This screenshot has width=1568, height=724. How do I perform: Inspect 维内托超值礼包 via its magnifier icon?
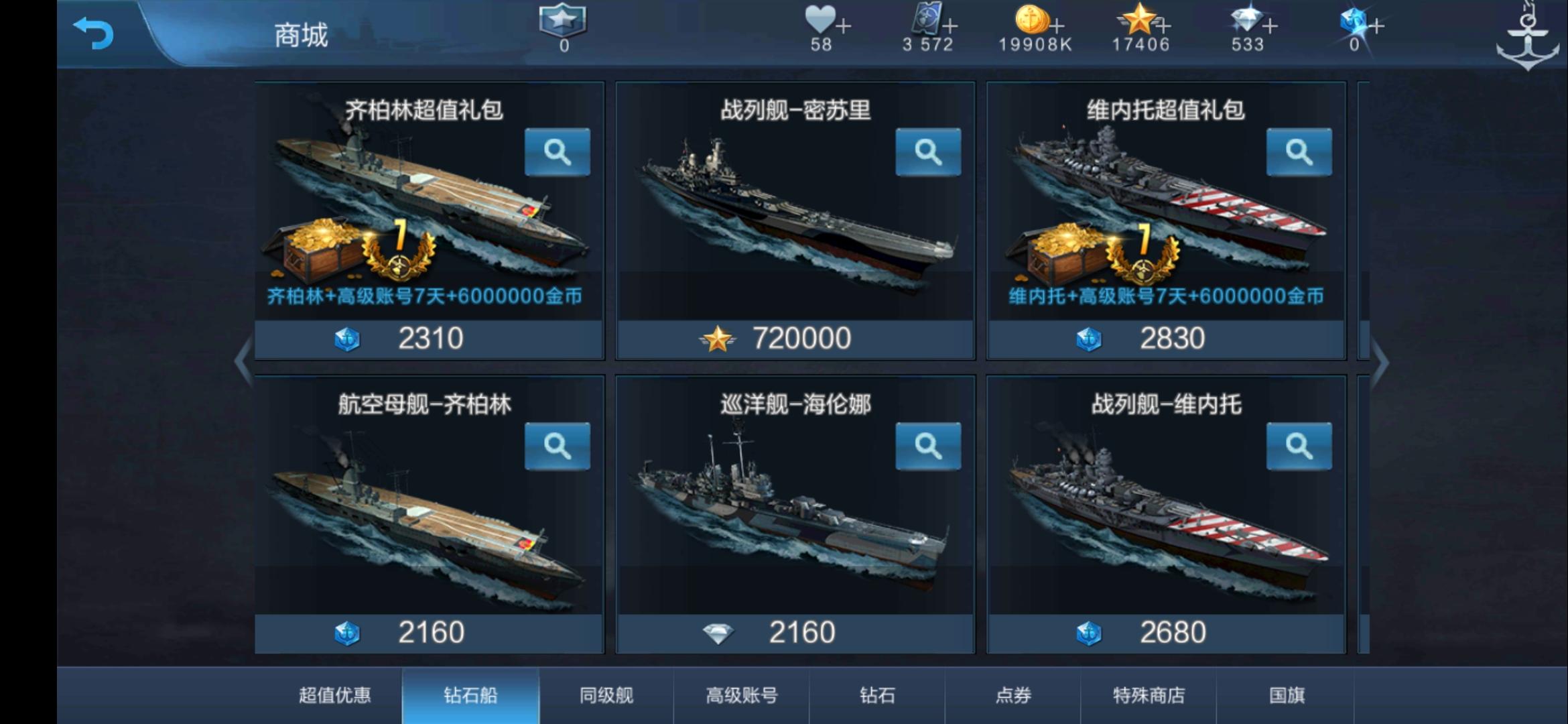click(1298, 153)
